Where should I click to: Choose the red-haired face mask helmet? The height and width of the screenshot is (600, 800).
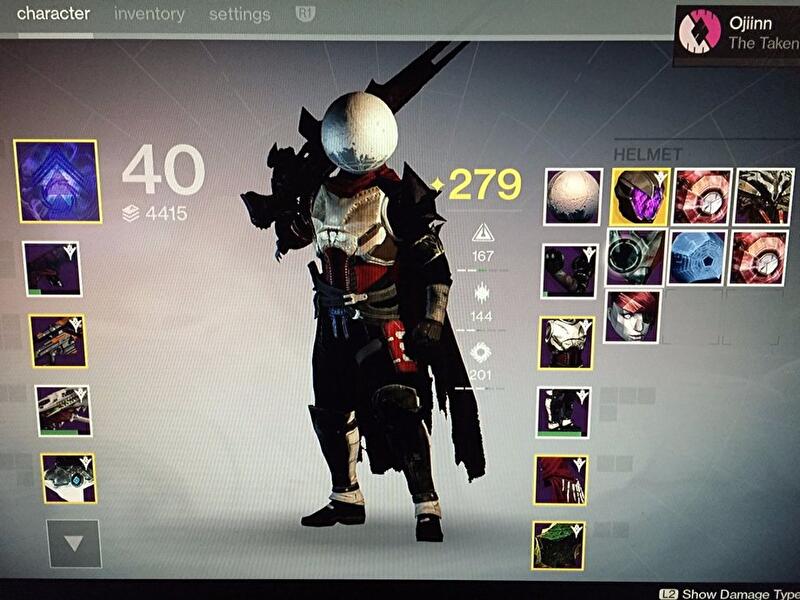pos(633,316)
